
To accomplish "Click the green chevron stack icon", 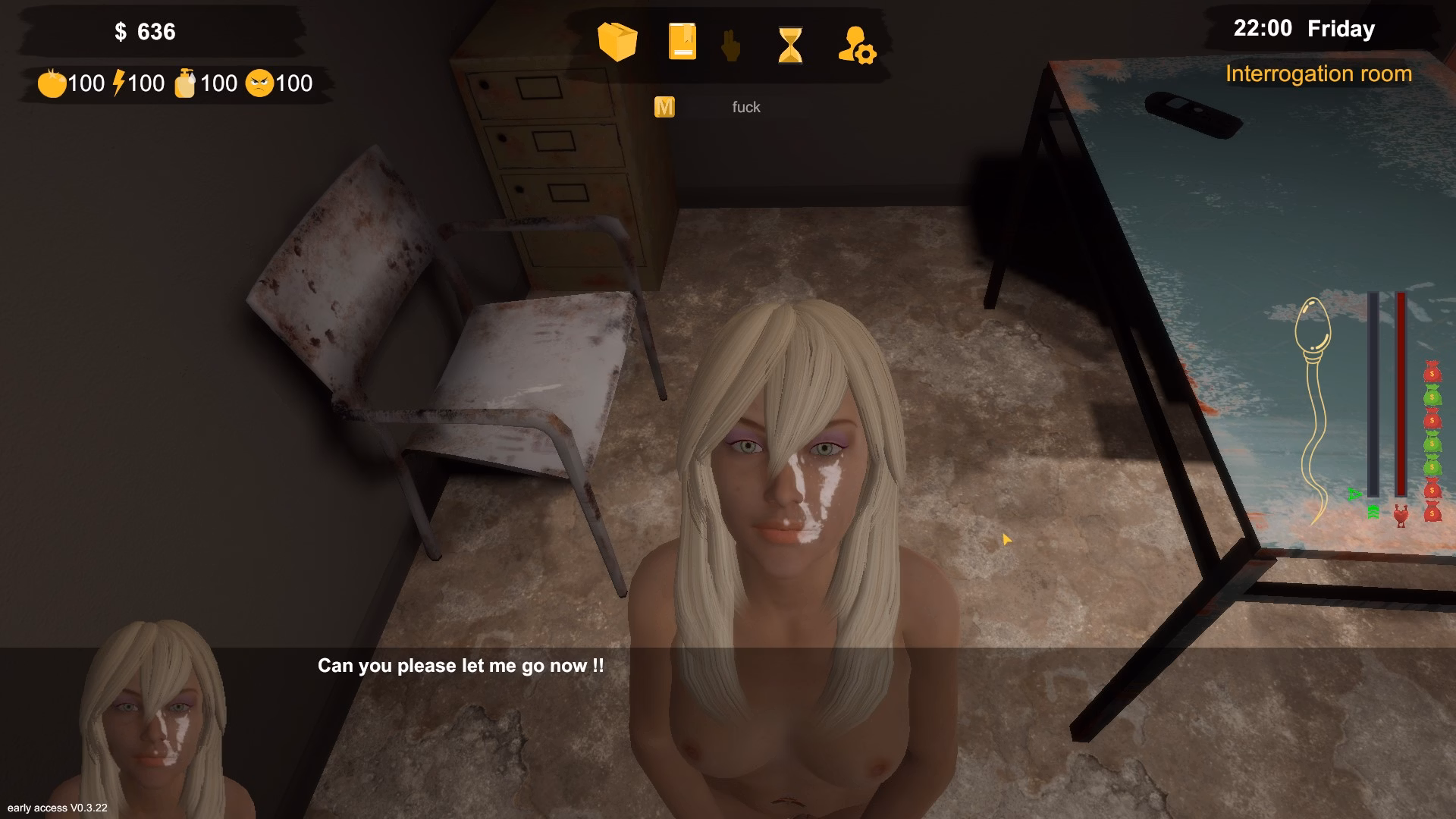I will pos(1373,513).
